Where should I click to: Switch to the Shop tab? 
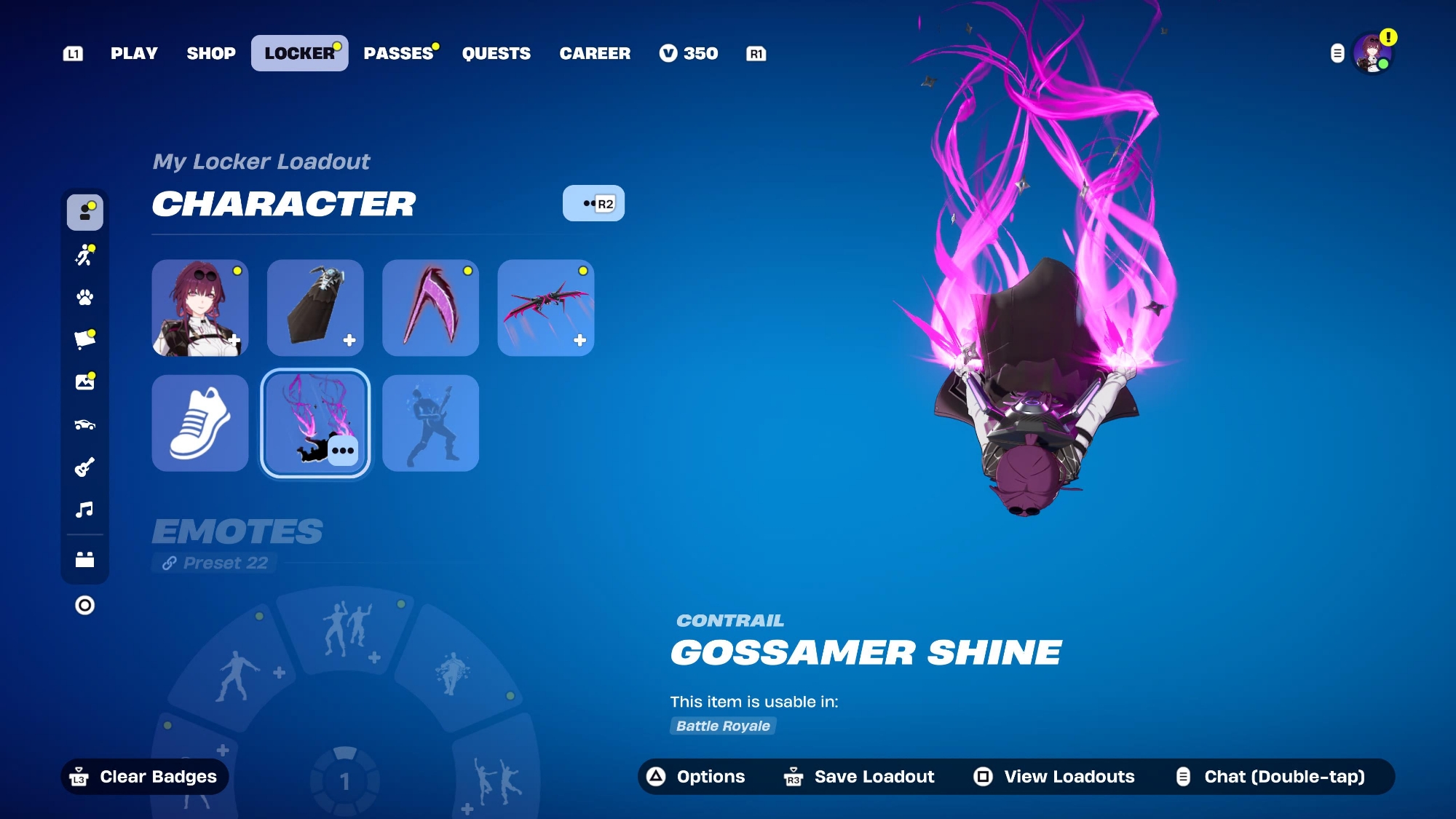[x=211, y=53]
